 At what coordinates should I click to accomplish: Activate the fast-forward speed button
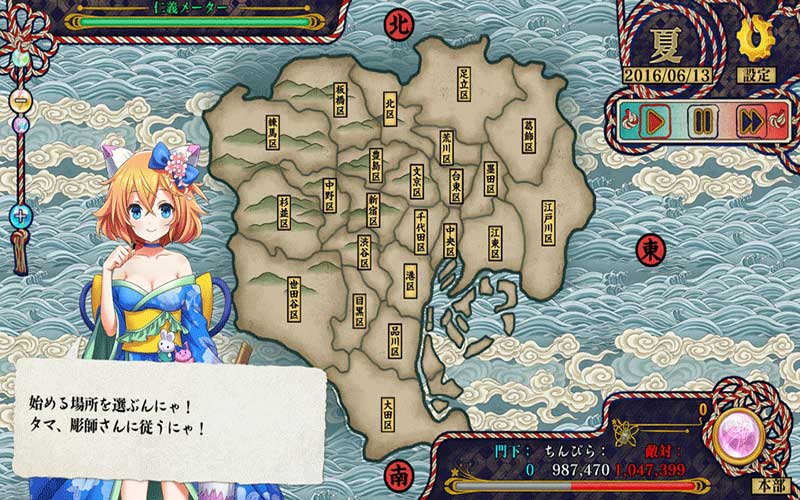pos(751,122)
